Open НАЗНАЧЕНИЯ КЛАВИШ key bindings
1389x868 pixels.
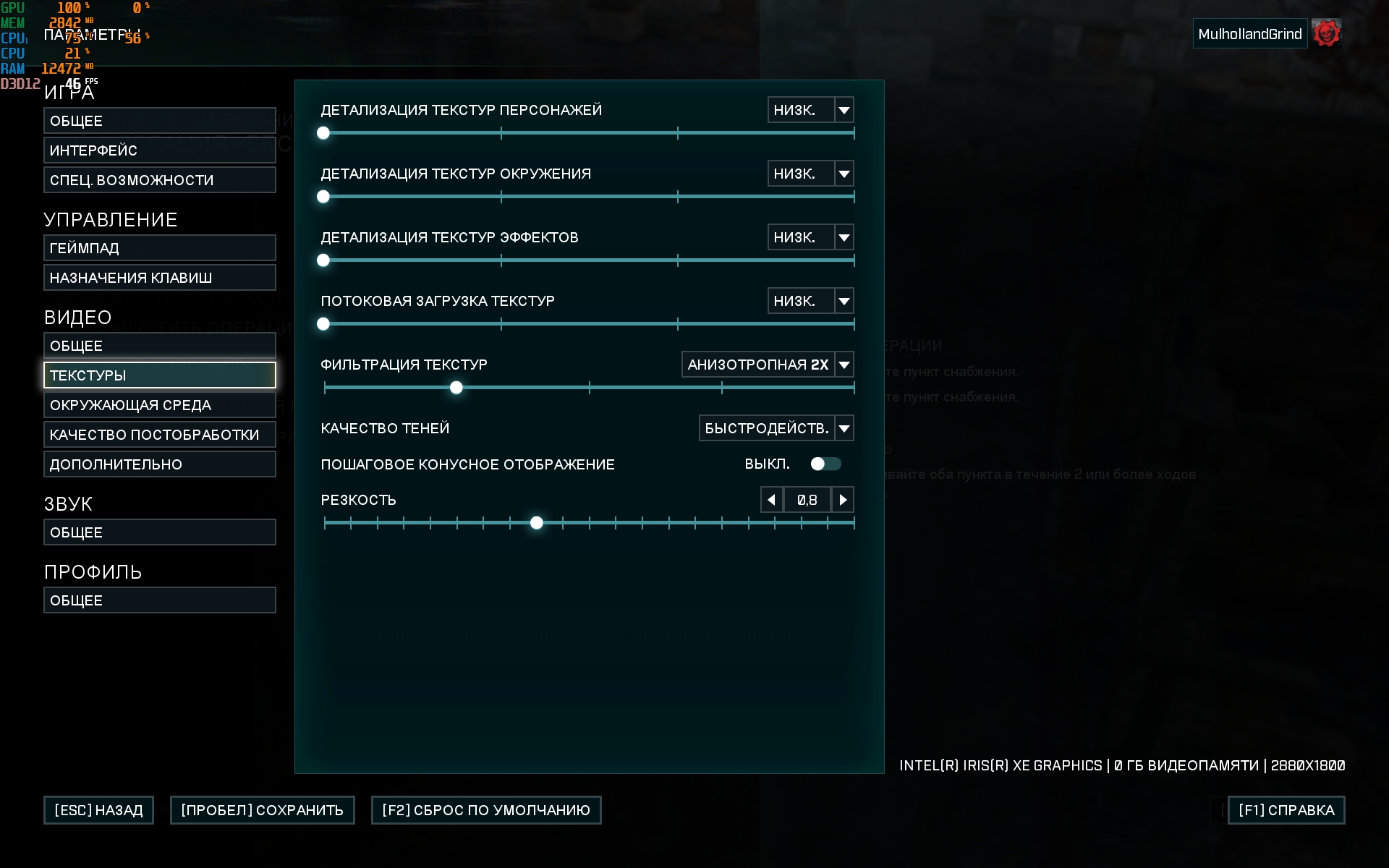tap(159, 278)
